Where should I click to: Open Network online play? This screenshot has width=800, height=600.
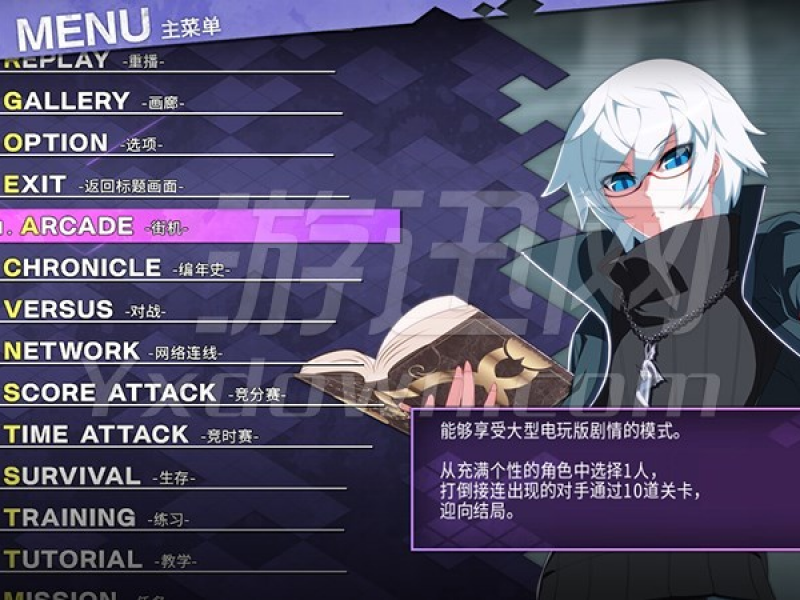click(73, 351)
